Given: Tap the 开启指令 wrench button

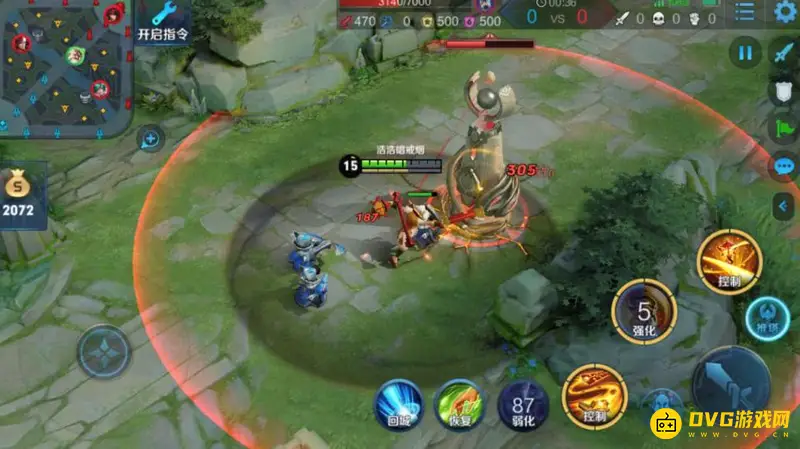Looking at the screenshot, I should [x=163, y=21].
